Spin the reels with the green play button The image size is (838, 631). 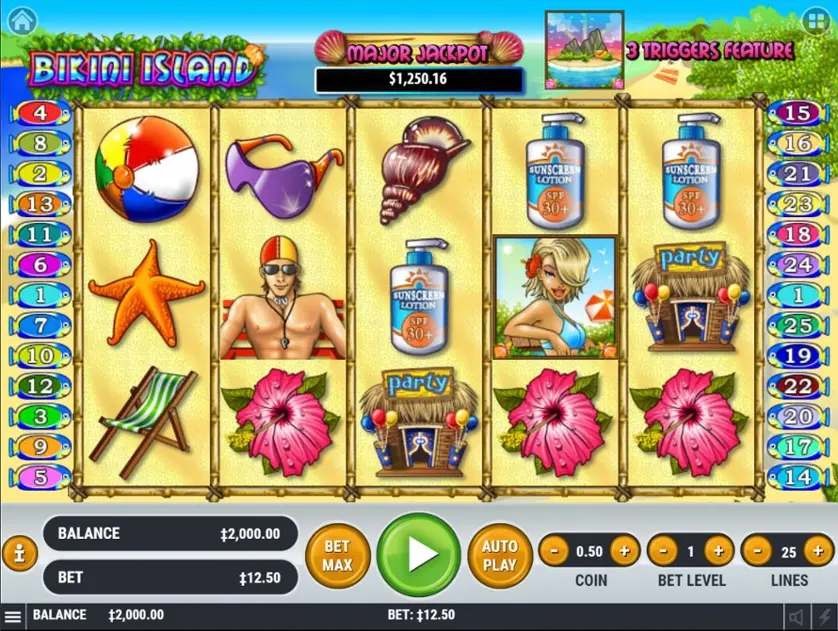click(x=419, y=553)
